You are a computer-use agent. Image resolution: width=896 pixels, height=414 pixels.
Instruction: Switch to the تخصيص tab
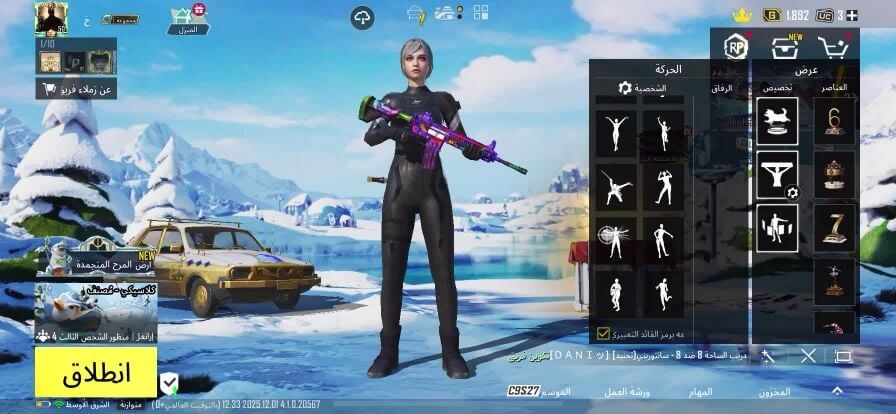tap(778, 88)
